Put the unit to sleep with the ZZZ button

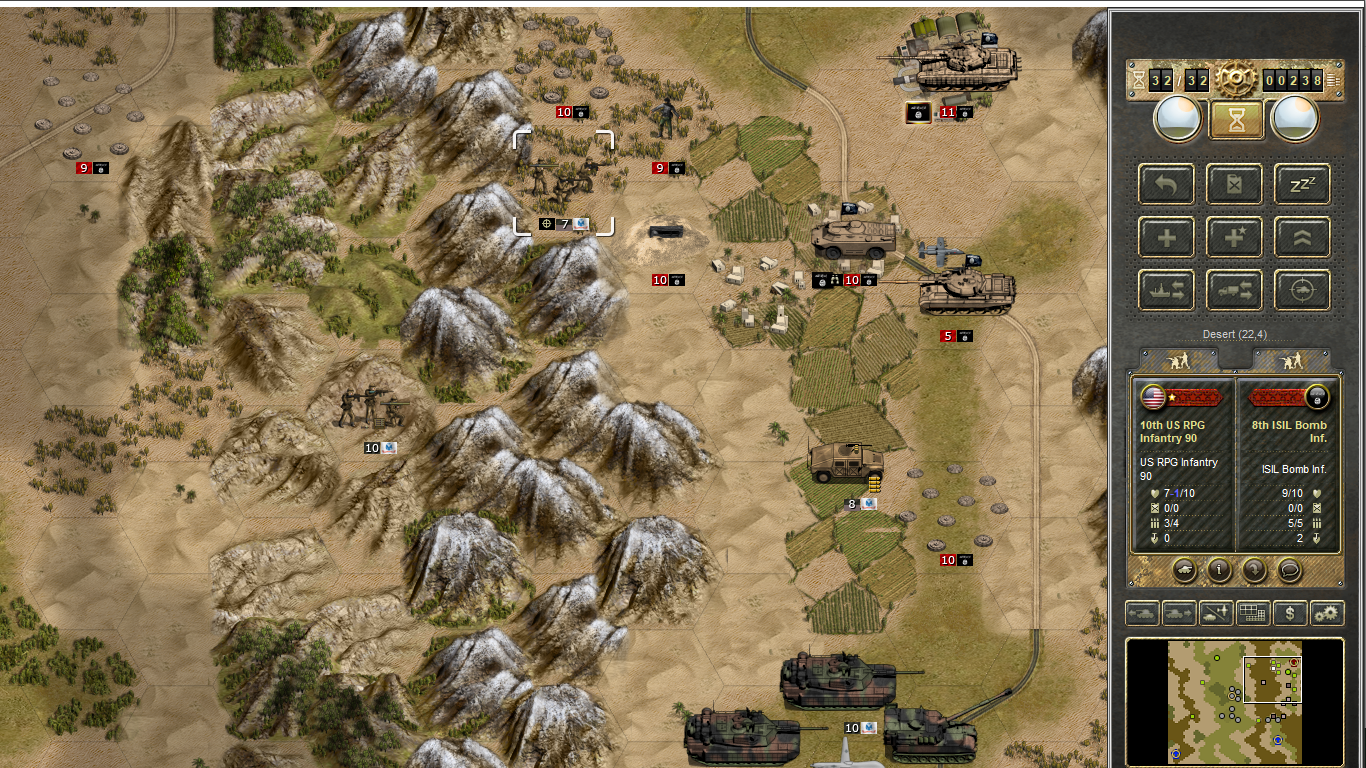(1302, 185)
